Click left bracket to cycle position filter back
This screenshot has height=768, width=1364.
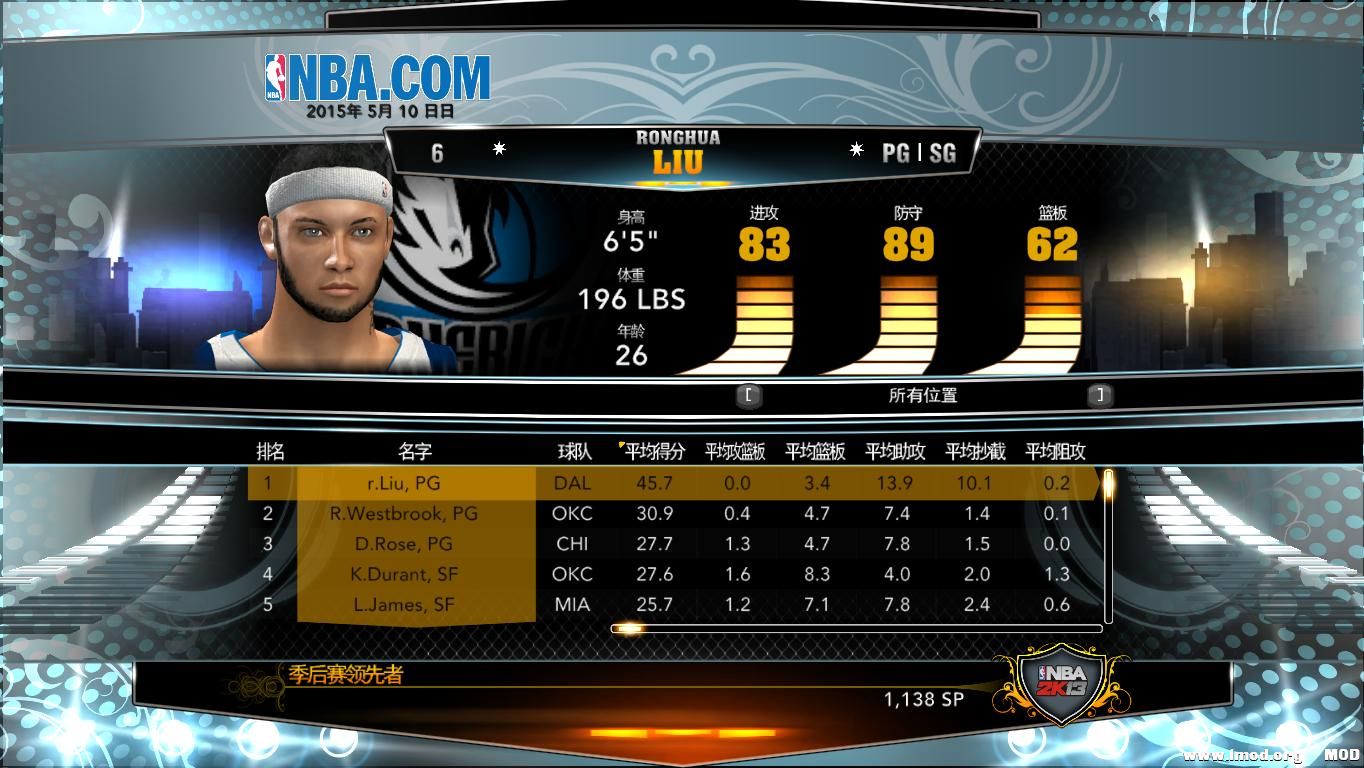pyautogui.click(x=748, y=395)
